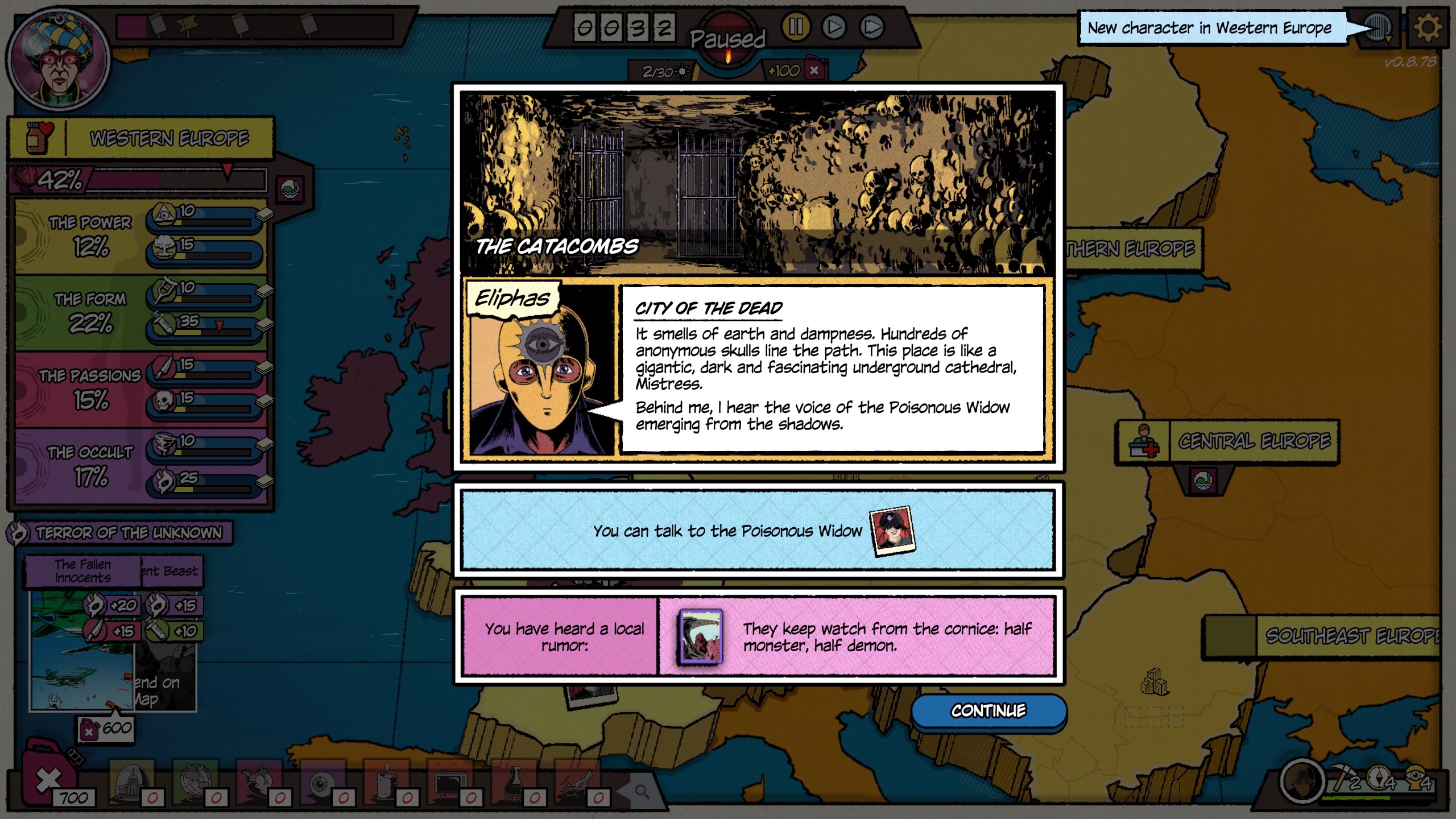
Task: Talk to the Poisonous Widow
Action: point(757,531)
